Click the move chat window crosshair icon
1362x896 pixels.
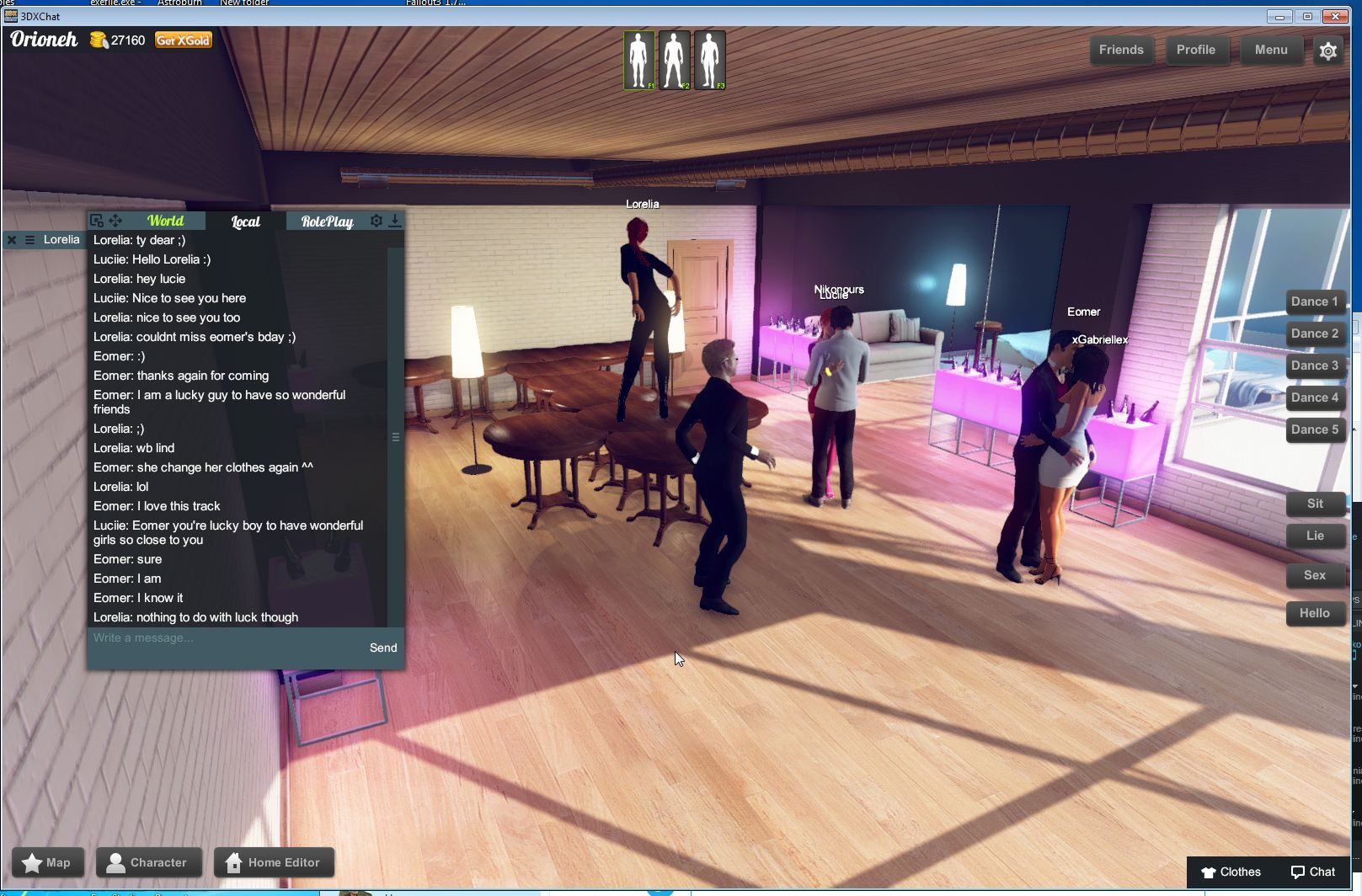coord(115,220)
